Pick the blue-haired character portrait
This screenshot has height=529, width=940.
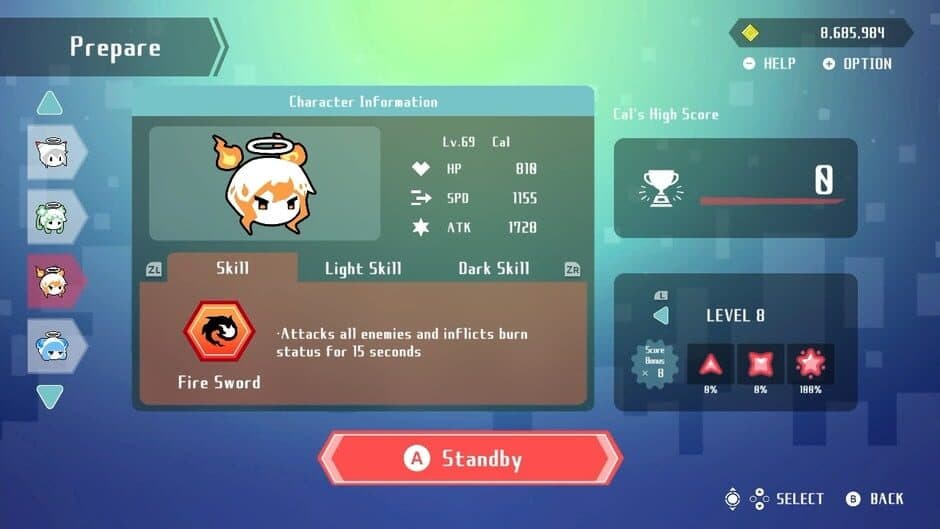click(x=50, y=346)
